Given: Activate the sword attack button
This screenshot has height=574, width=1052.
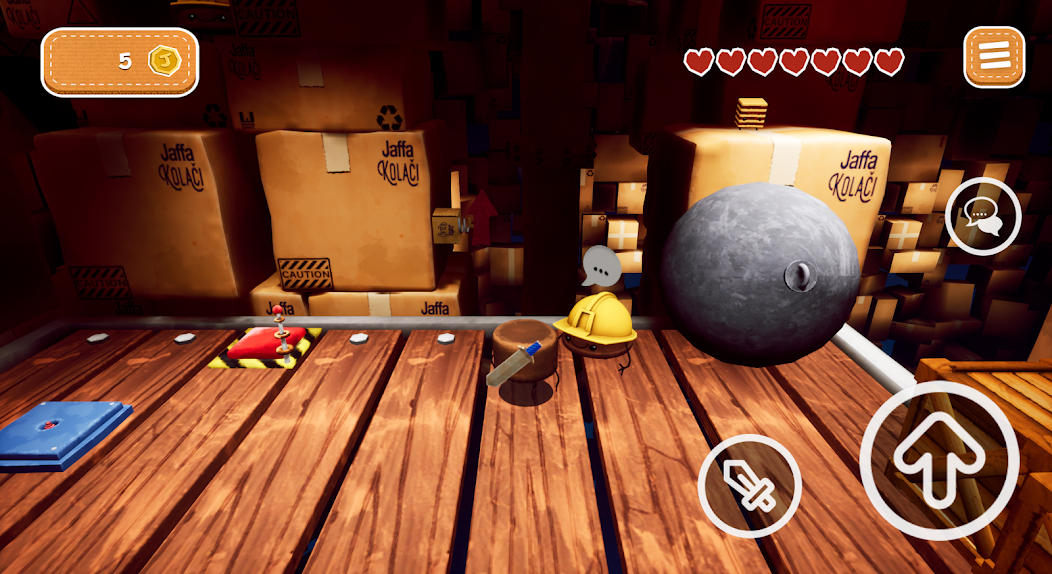Looking at the screenshot, I should pos(750,486).
